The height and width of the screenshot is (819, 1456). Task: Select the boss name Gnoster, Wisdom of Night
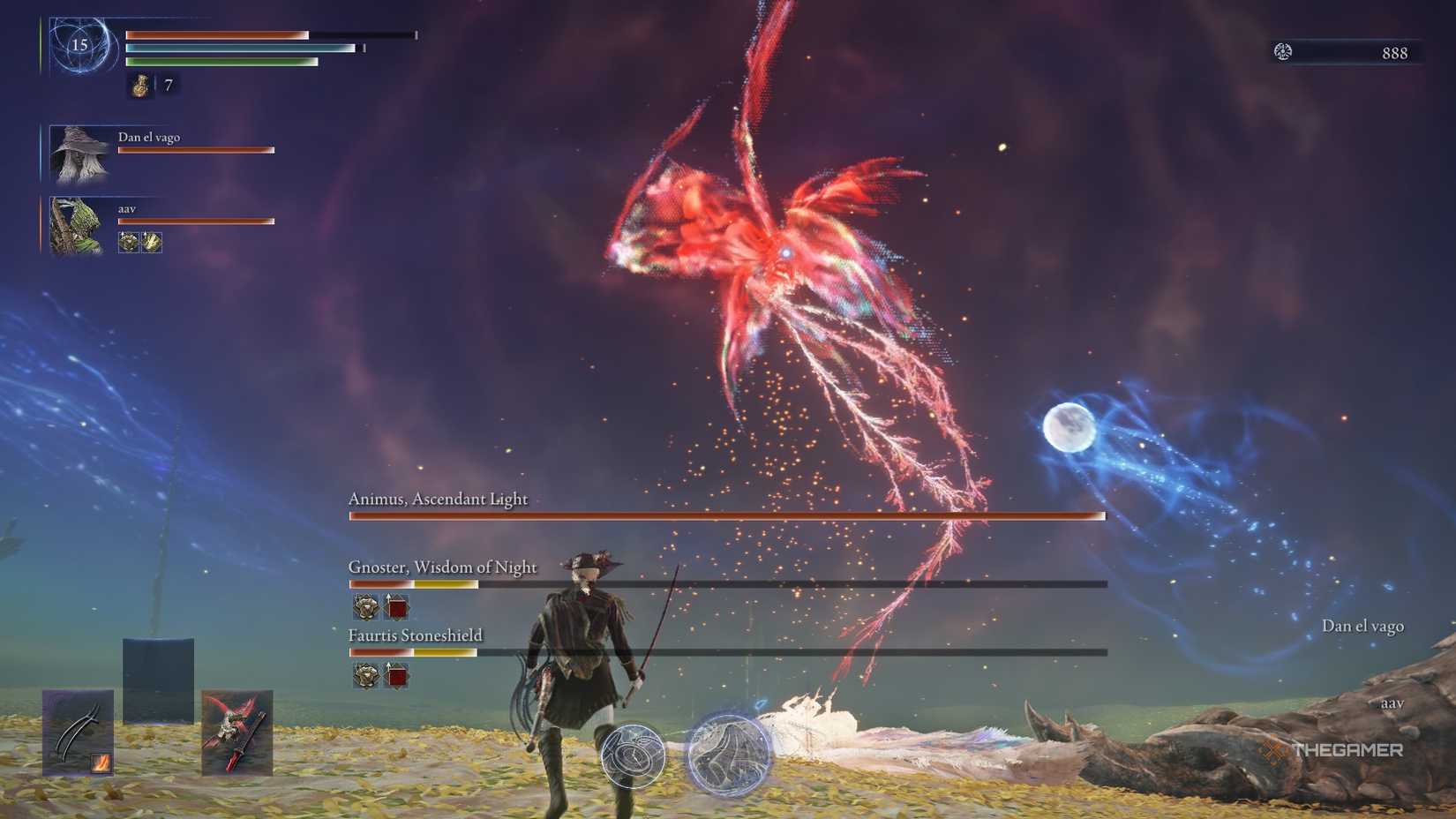tap(443, 567)
